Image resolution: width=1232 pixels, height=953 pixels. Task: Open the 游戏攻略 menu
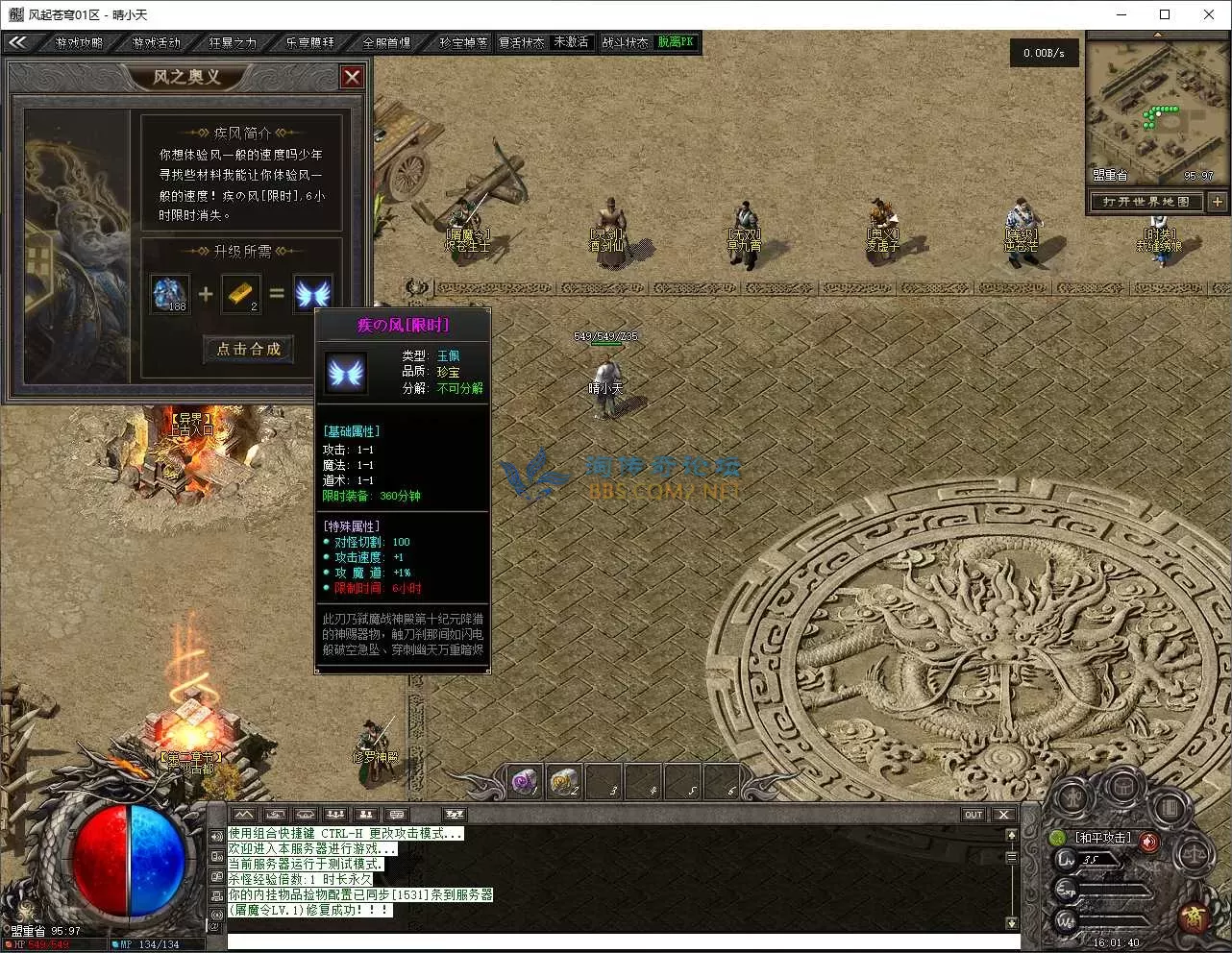click(x=79, y=42)
